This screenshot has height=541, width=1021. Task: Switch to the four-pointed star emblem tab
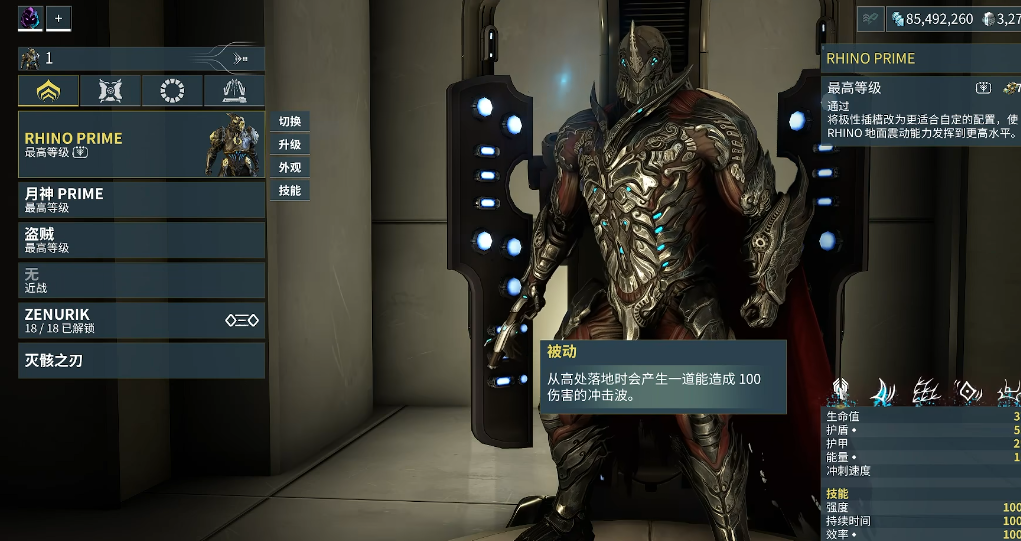tap(110, 91)
